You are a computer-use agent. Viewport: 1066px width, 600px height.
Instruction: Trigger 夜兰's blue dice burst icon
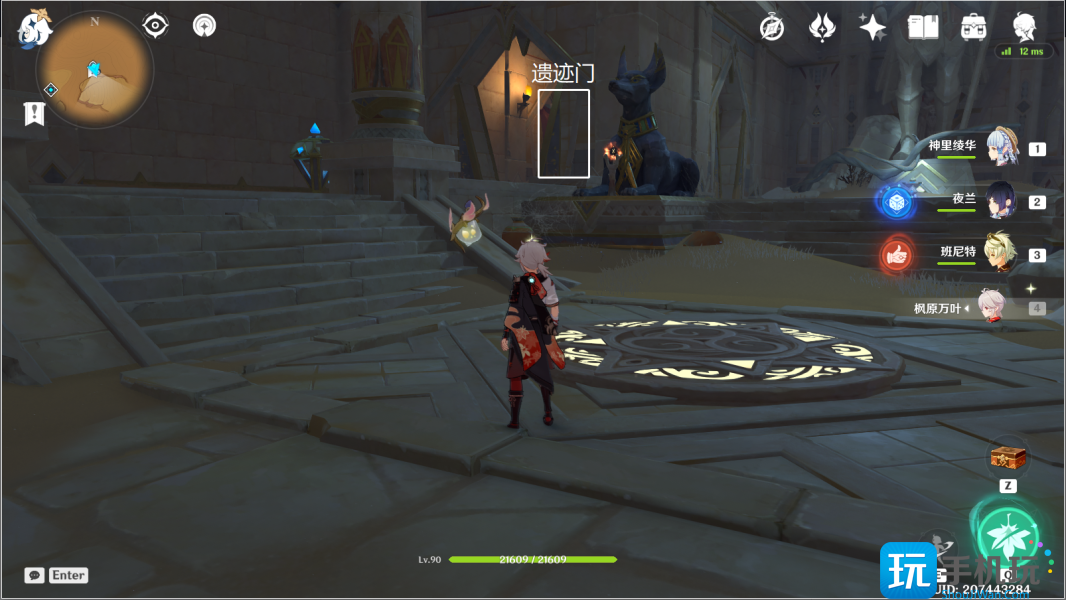pos(897,202)
